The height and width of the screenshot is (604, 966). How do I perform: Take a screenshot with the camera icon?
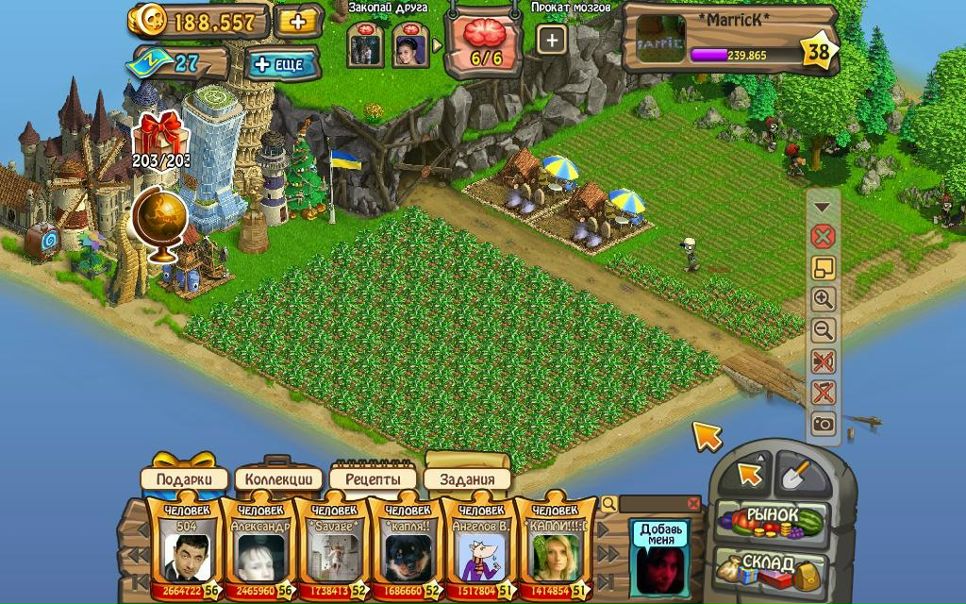tap(823, 424)
